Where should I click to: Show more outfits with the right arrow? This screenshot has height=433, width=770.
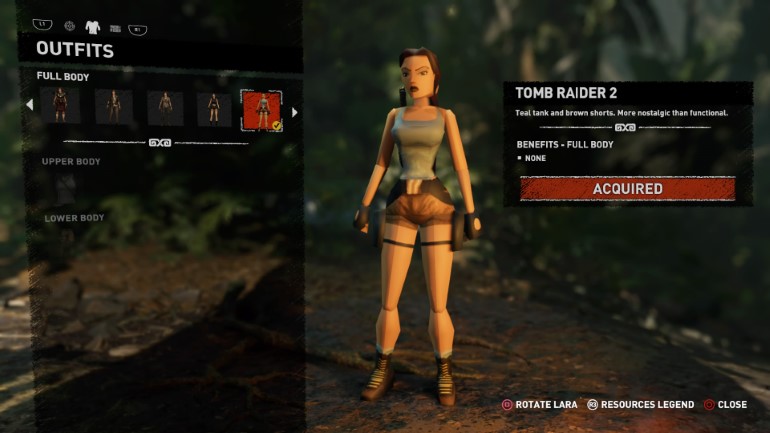click(294, 112)
